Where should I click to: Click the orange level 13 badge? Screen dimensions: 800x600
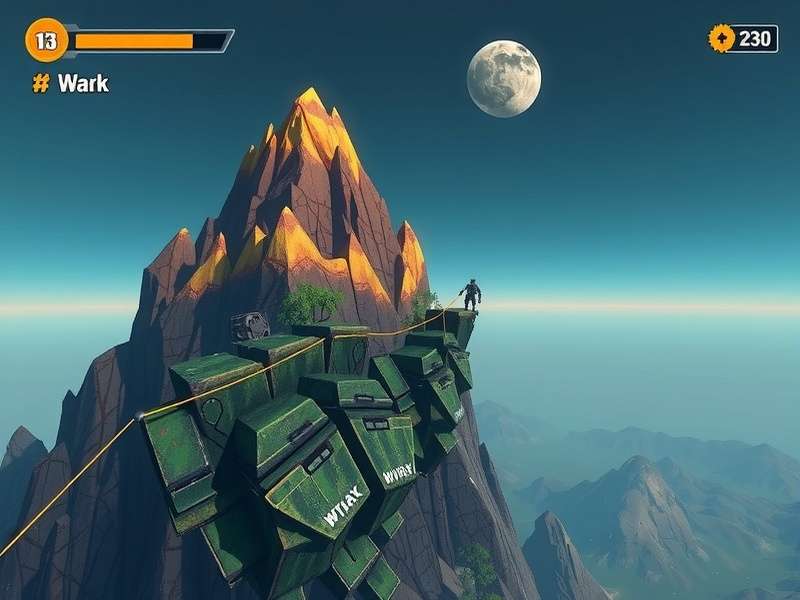click(46, 40)
